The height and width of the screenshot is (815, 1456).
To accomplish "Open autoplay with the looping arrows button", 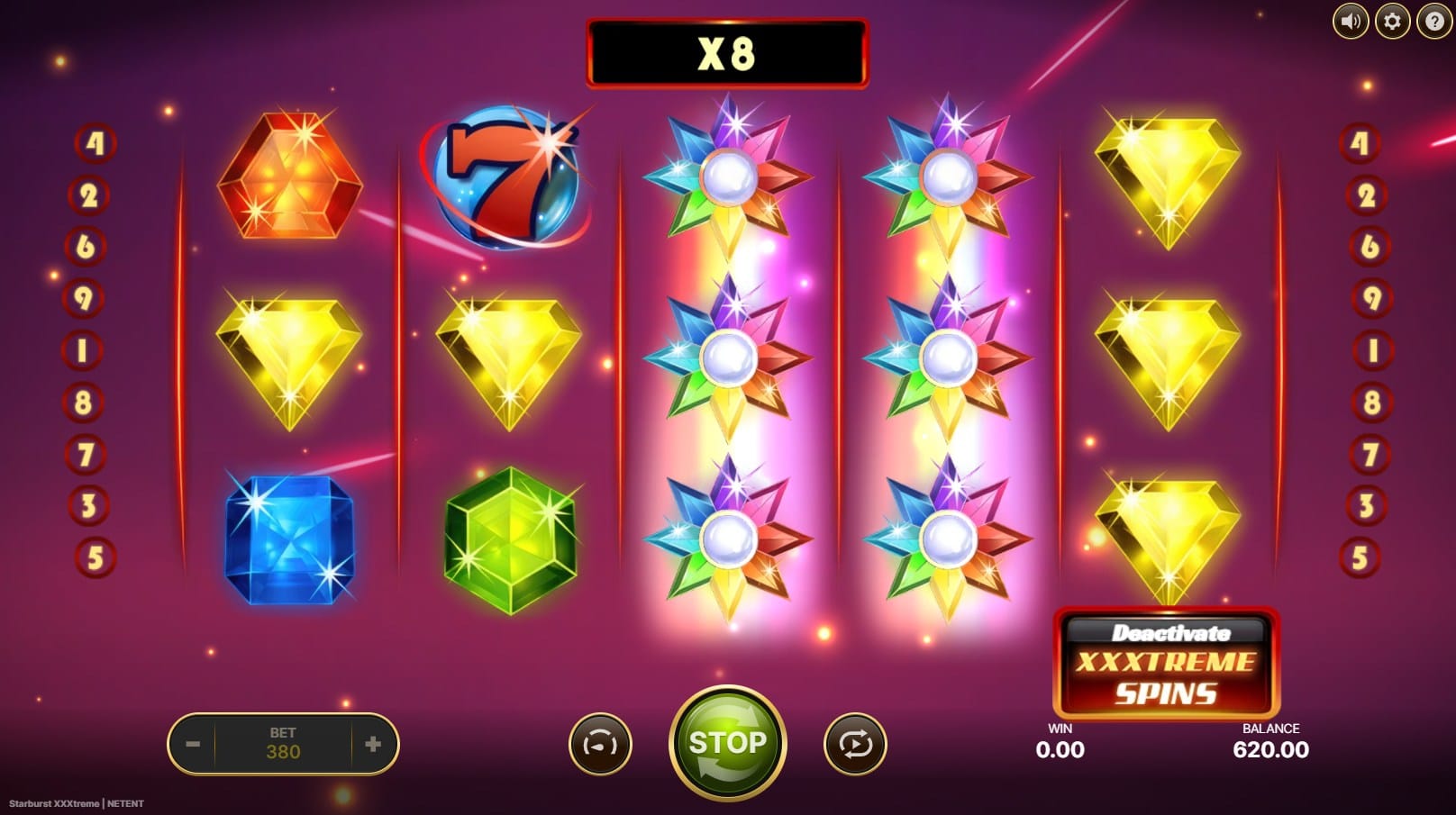I will point(855,744).
